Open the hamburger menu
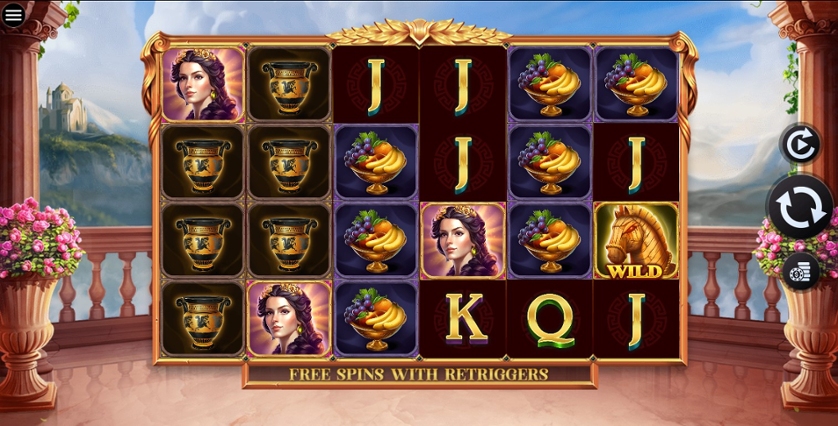Viewport: 838px width, 426px height. tap(14, 15)
